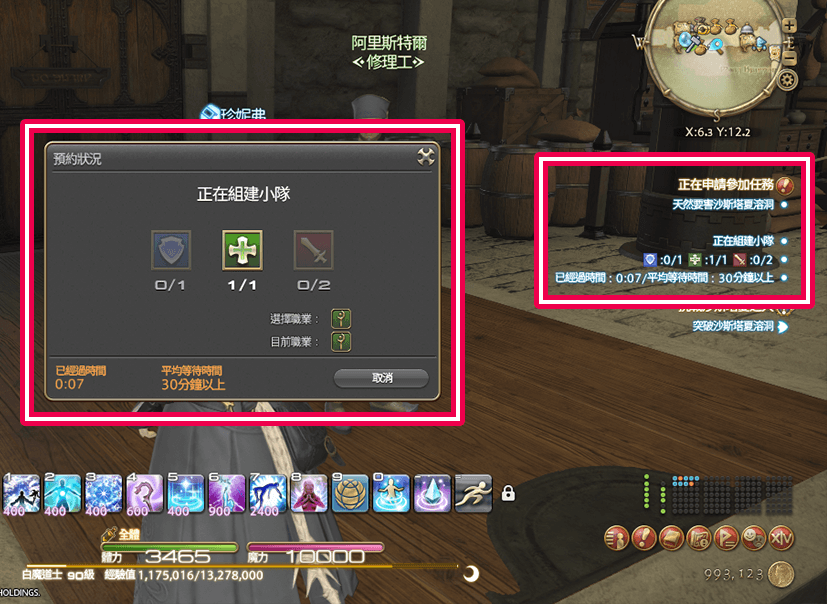
Task: Close the 預約狀況 window
Action: [426, 157]
